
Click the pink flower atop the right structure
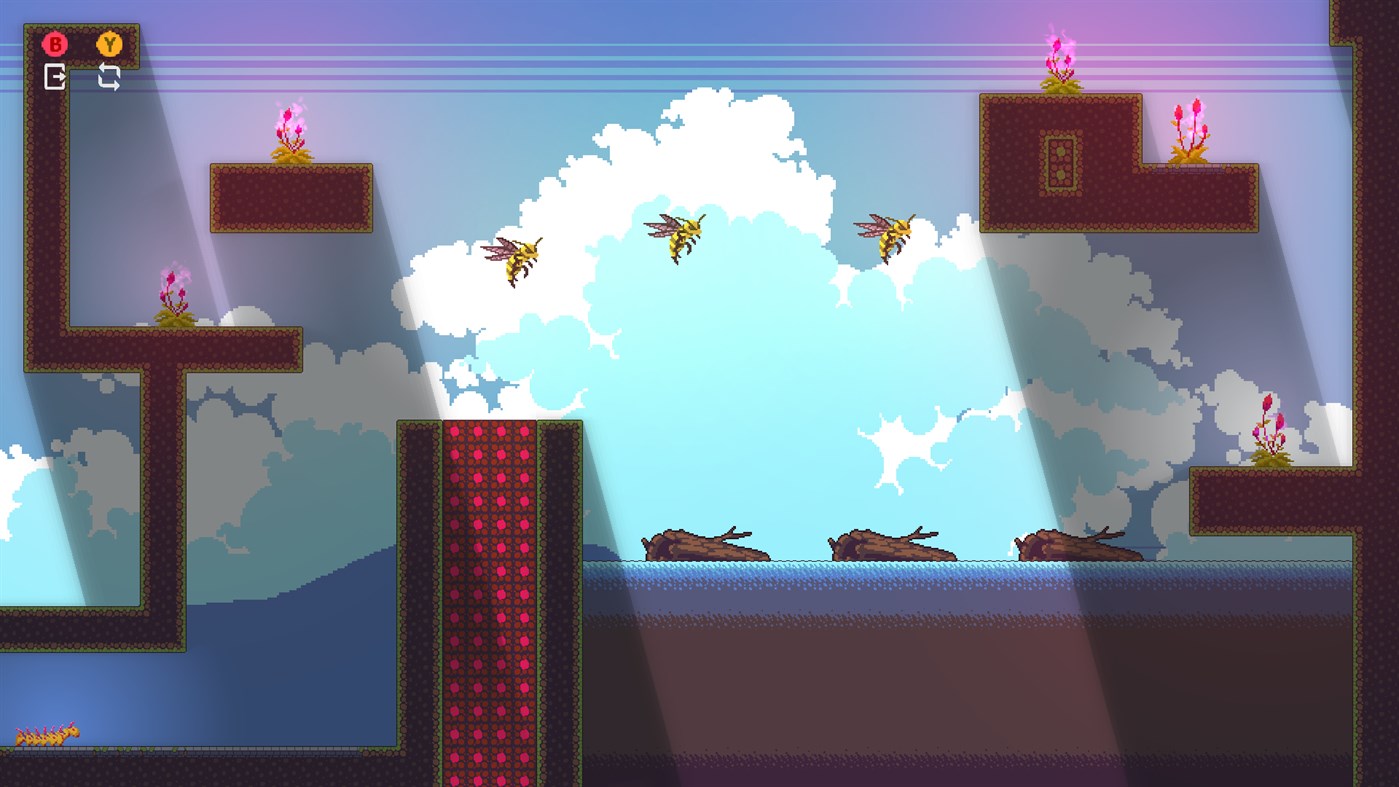click(x=1058, y=60)
